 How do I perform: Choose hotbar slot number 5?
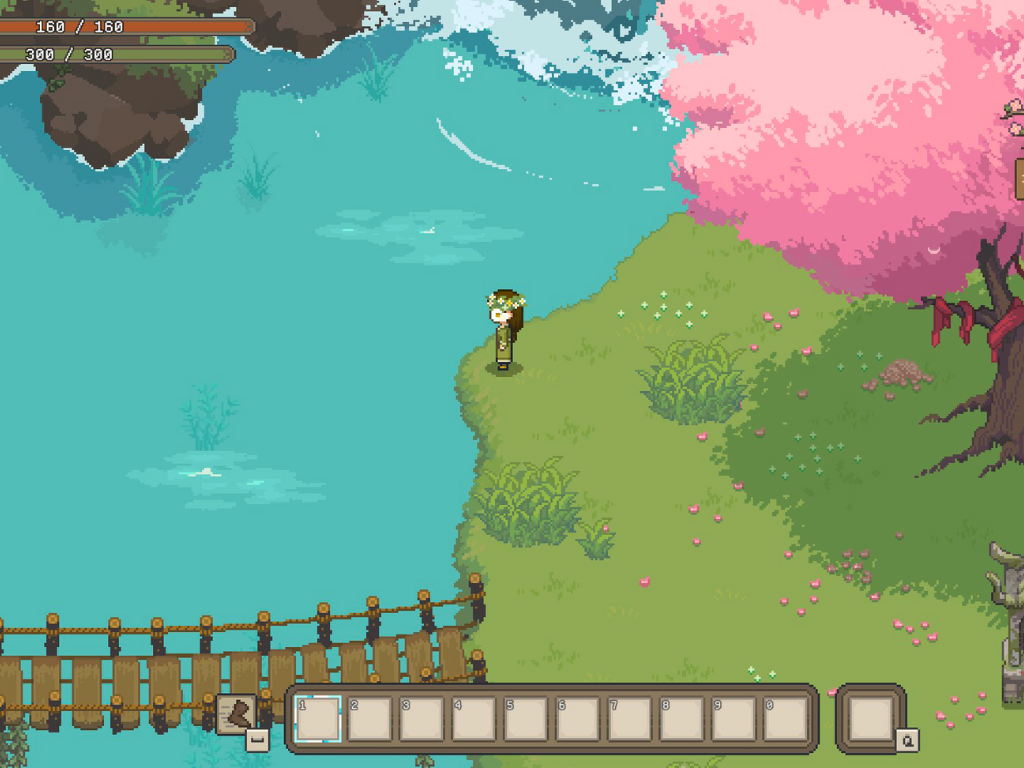click(526, 718)
